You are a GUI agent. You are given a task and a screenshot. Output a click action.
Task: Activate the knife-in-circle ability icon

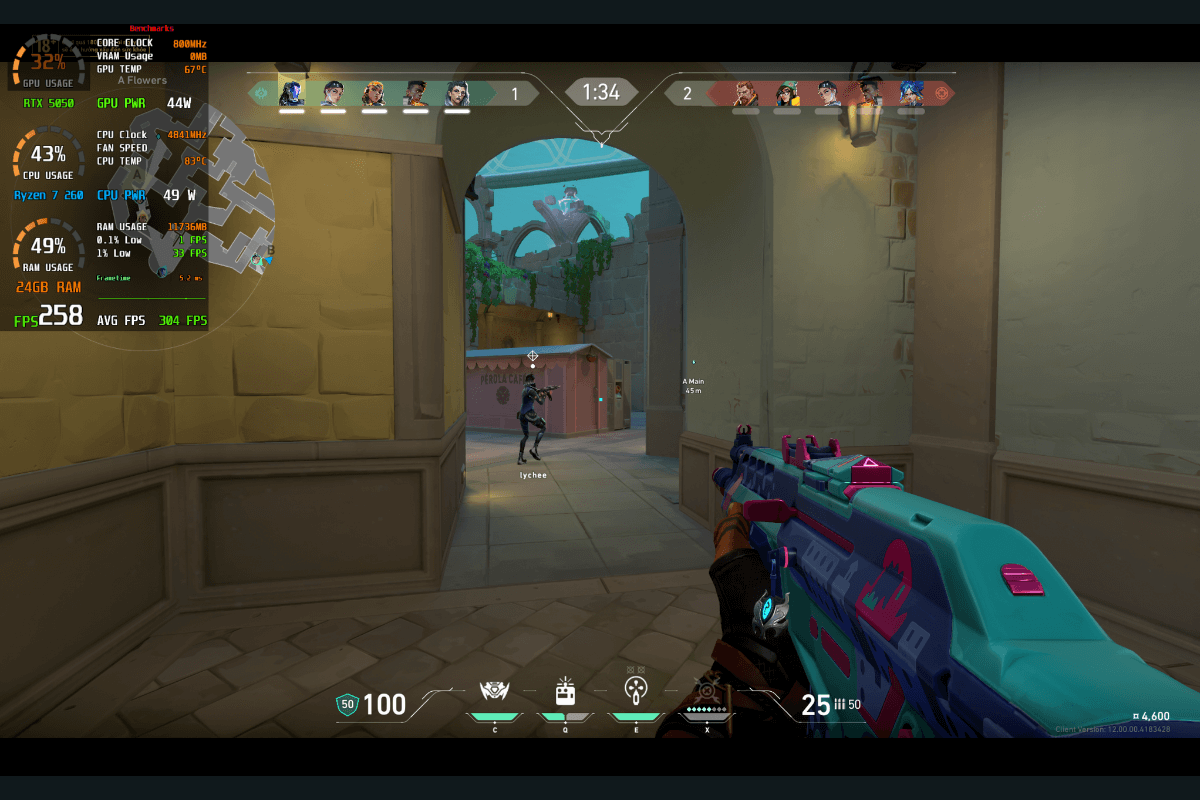pos(635,689)
